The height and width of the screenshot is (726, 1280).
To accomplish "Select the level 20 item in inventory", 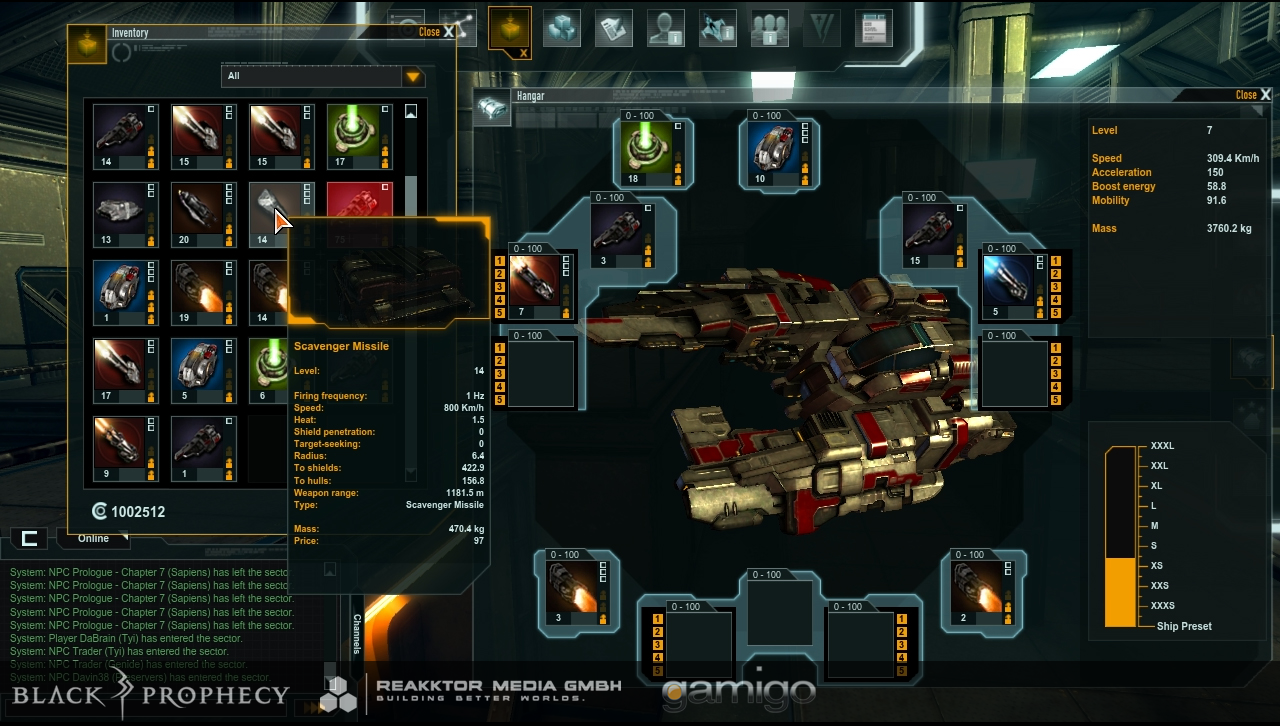I will (203, 213).
